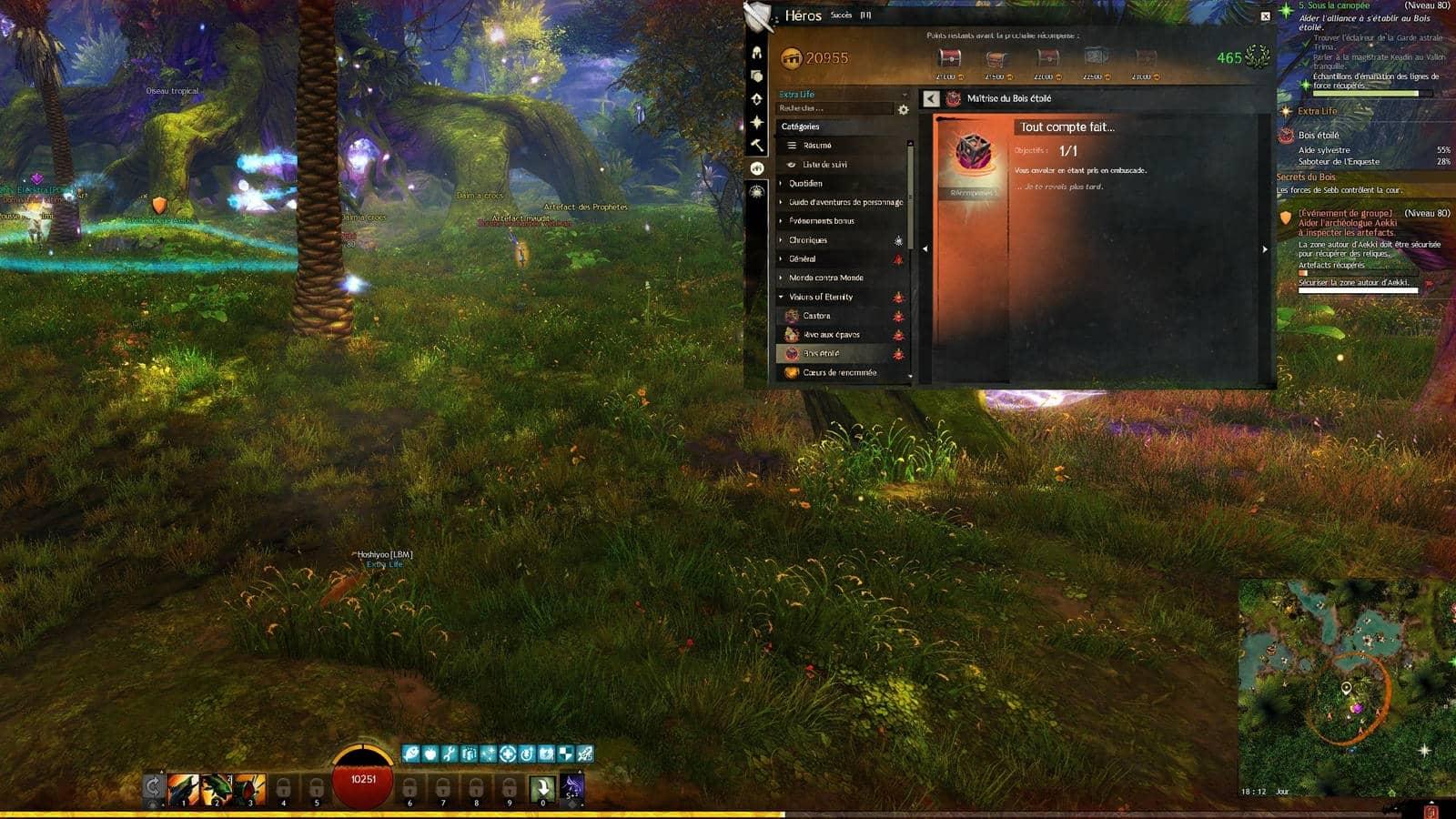Expand the Quotidien category
1456x819 pixels.
pos(805,184)
